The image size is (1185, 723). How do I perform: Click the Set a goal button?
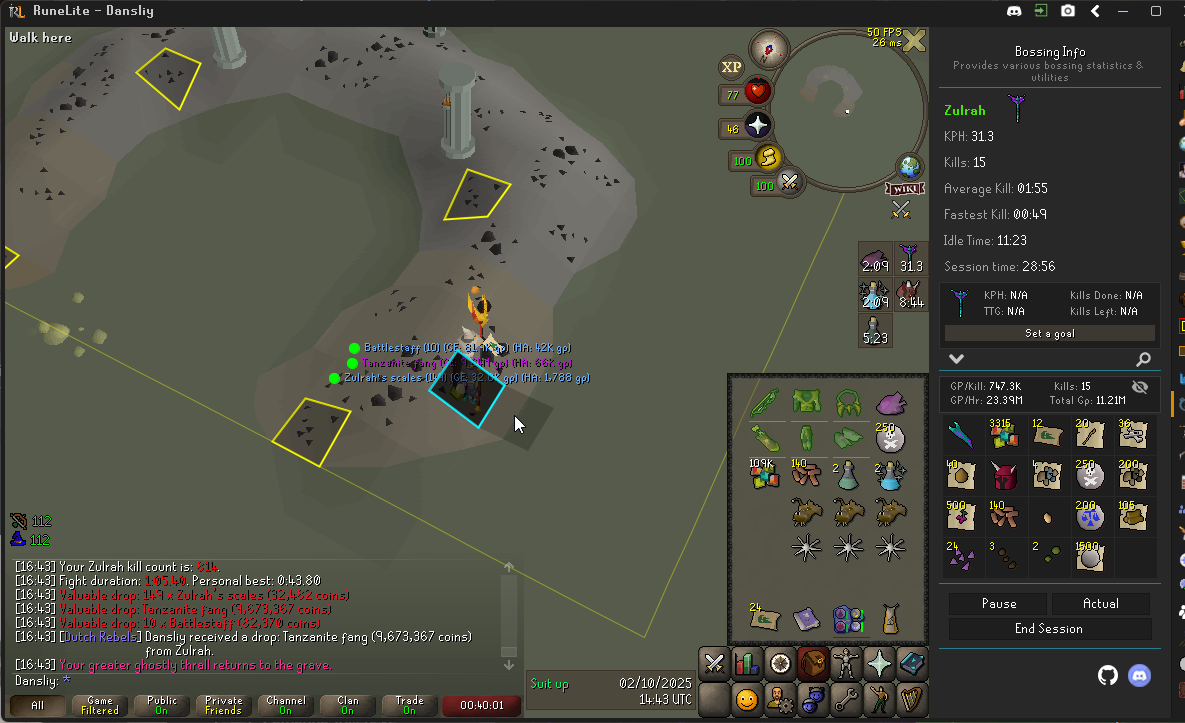[x=1049, y=333]
